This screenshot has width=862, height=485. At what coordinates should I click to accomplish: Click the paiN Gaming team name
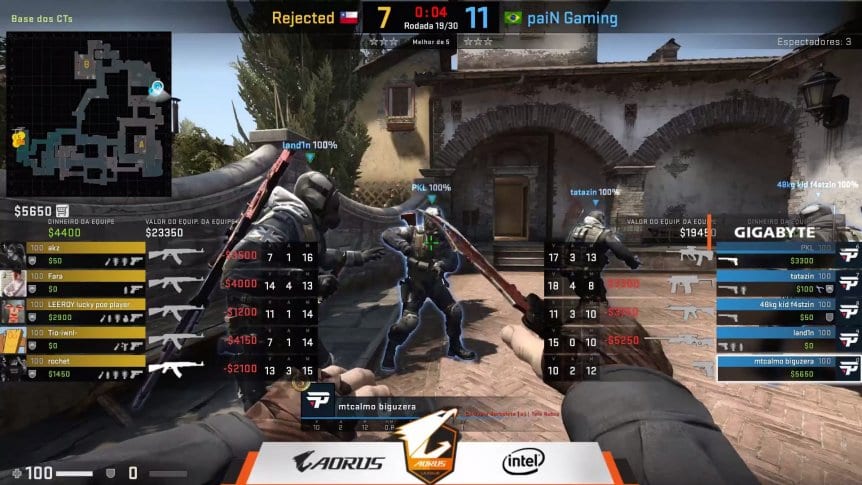point(573,18)
